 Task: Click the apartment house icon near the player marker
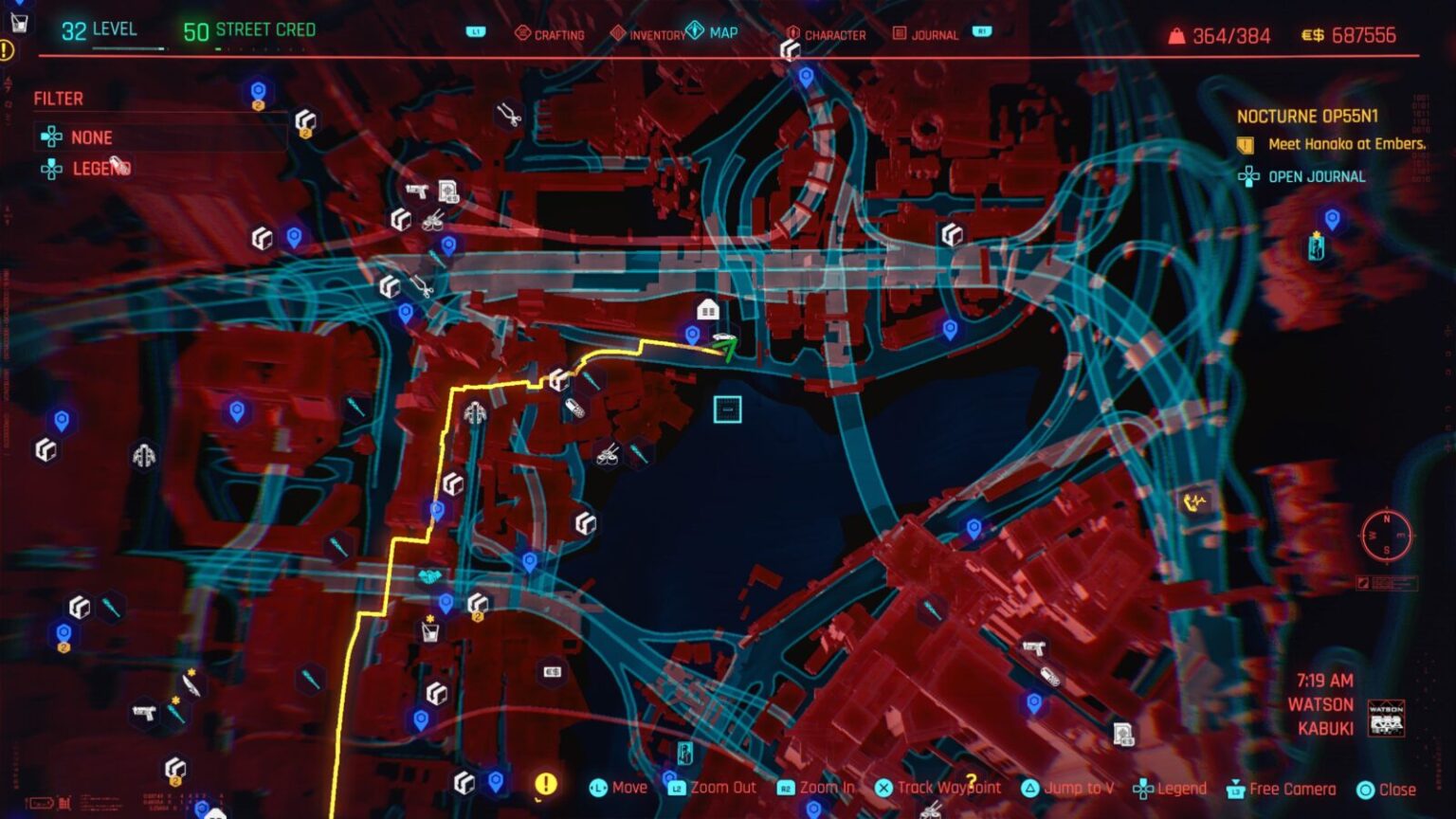pos(706,308)
